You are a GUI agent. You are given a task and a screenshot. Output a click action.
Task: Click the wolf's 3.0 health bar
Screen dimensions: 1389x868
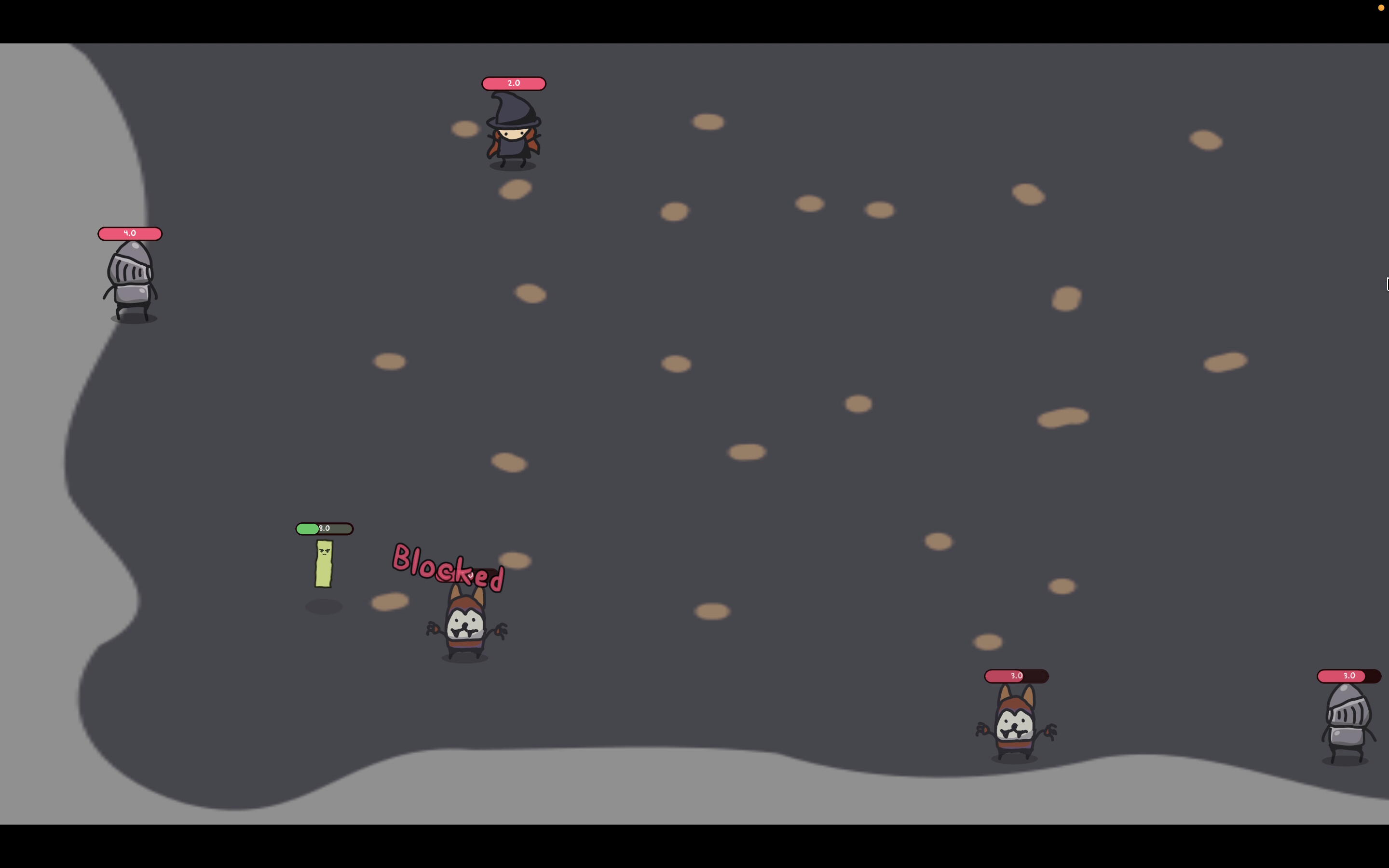point(1017,676)
